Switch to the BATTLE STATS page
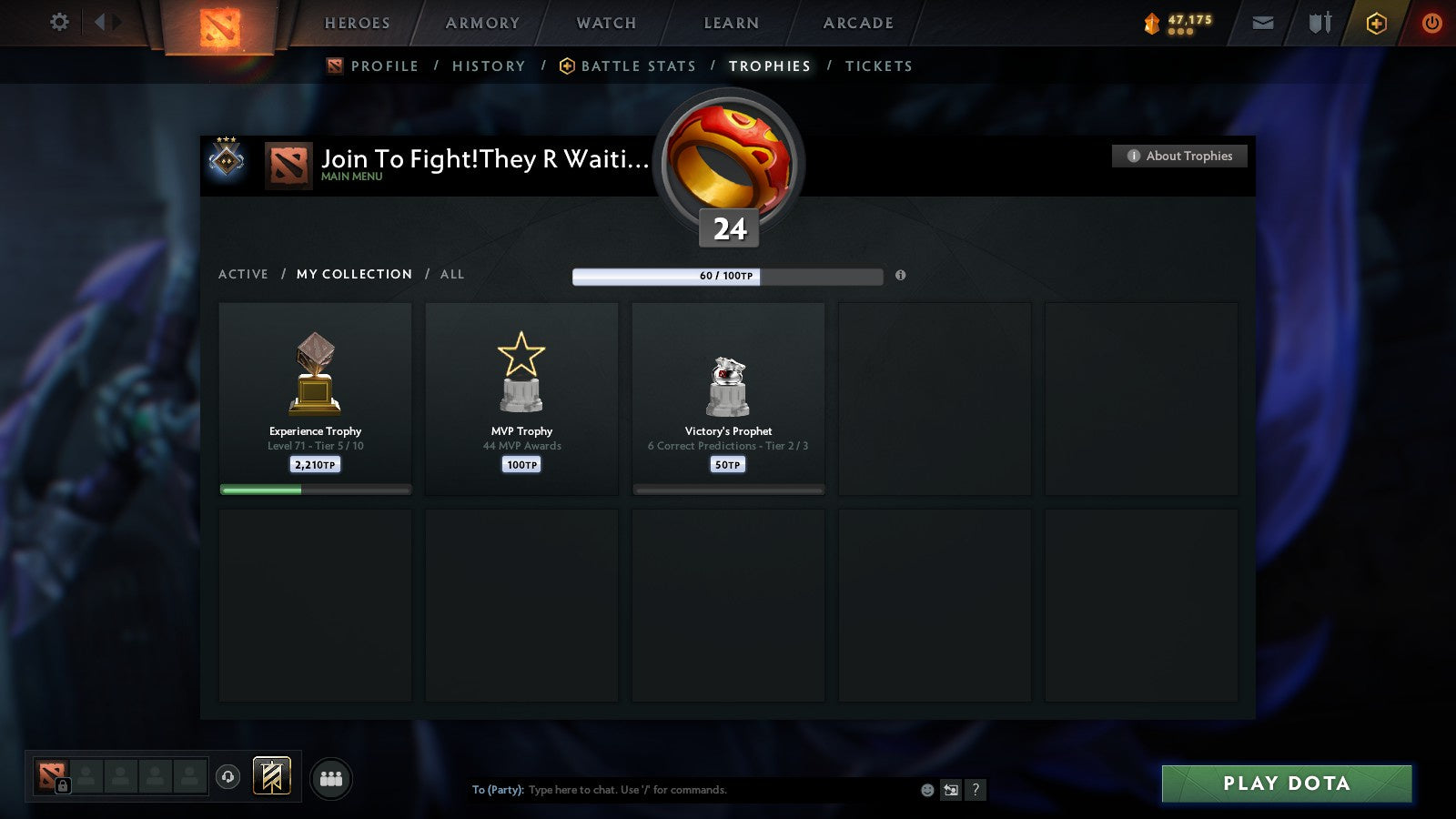This screenshot has width=1456, height=819. tap(638, 66)
